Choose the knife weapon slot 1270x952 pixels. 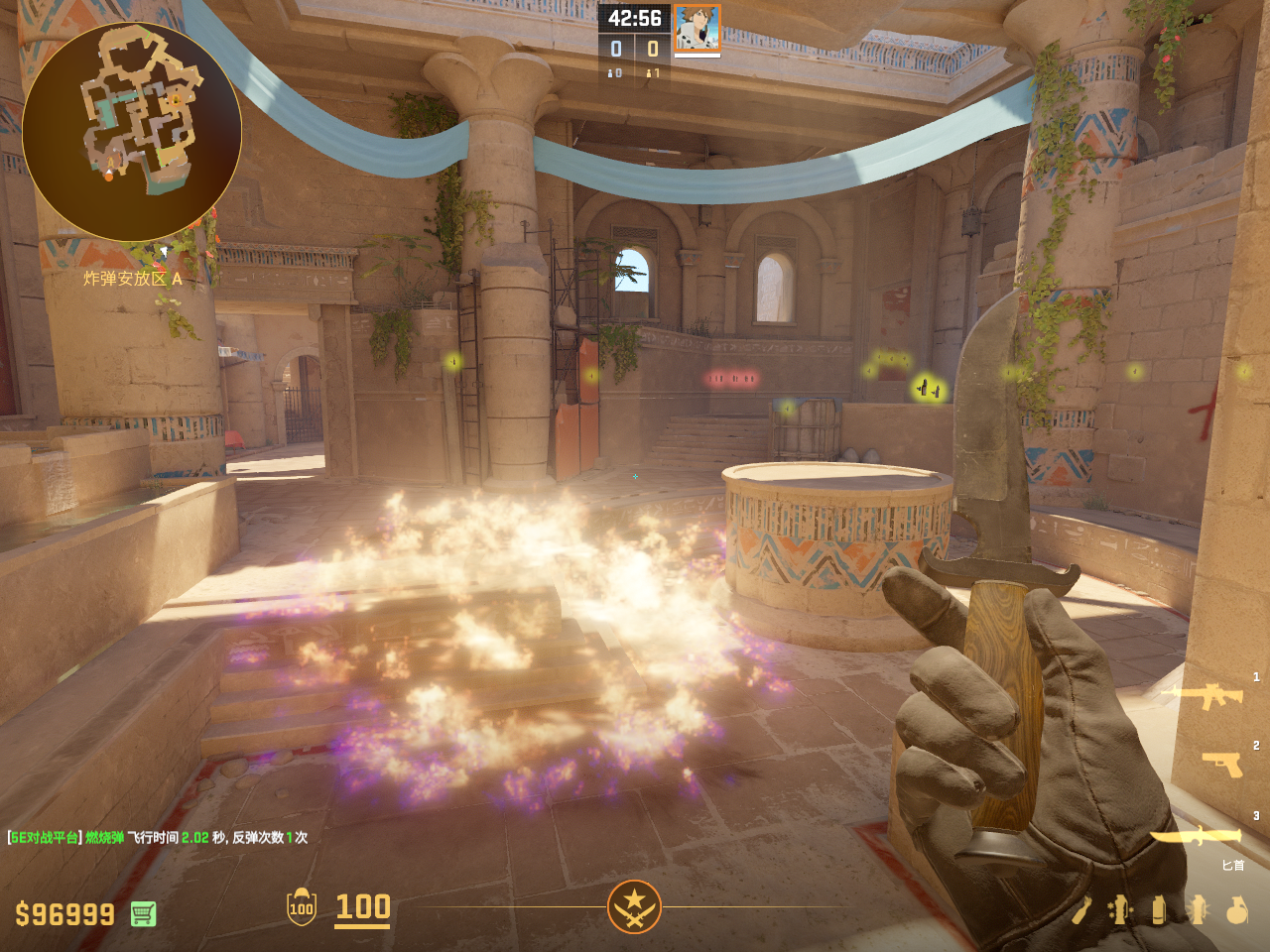(x=1198, y=837)
